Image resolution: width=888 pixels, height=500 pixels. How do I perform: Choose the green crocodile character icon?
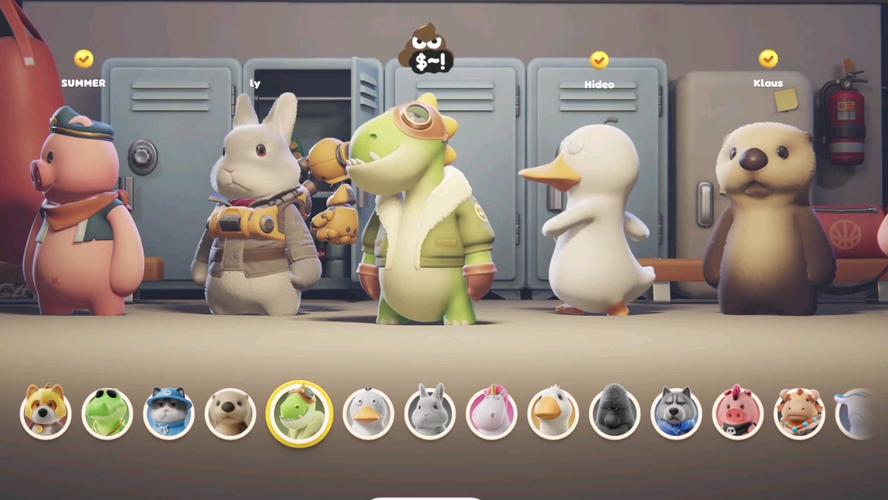coord(107,413)
